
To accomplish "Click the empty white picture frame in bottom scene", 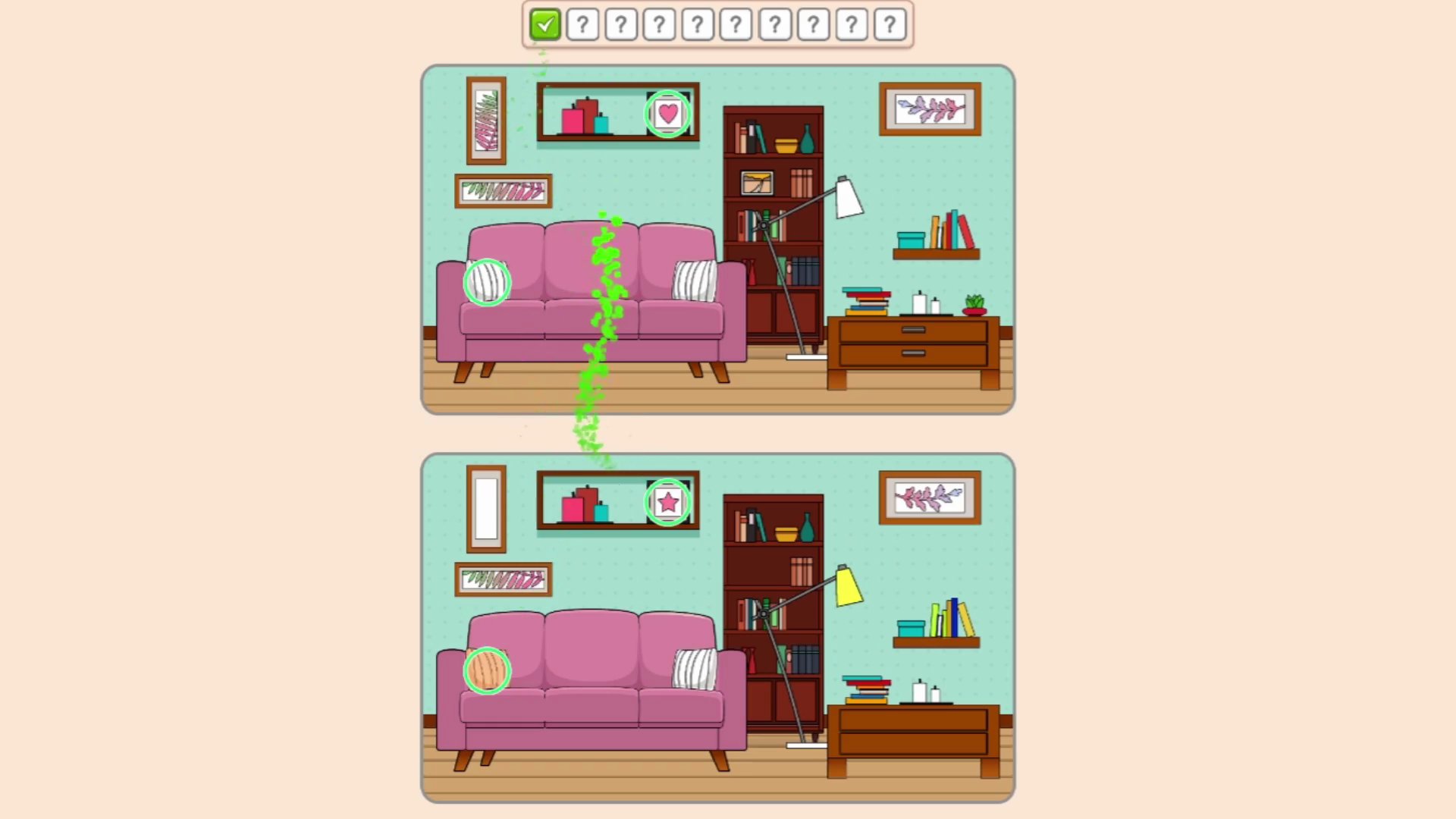I will tap(488, 508).
